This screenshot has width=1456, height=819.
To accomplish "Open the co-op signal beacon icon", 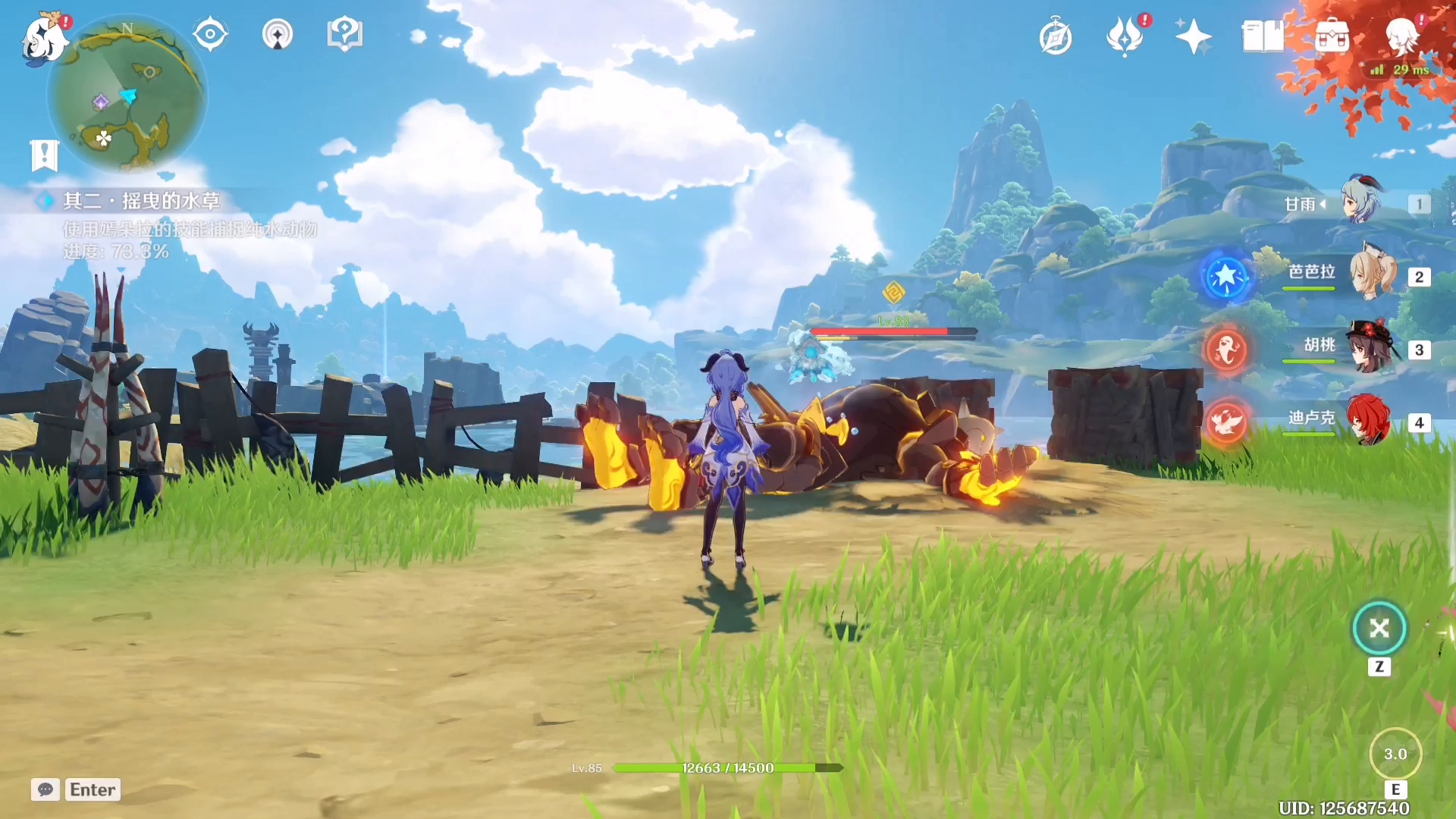I will click(x=278, y=35).
